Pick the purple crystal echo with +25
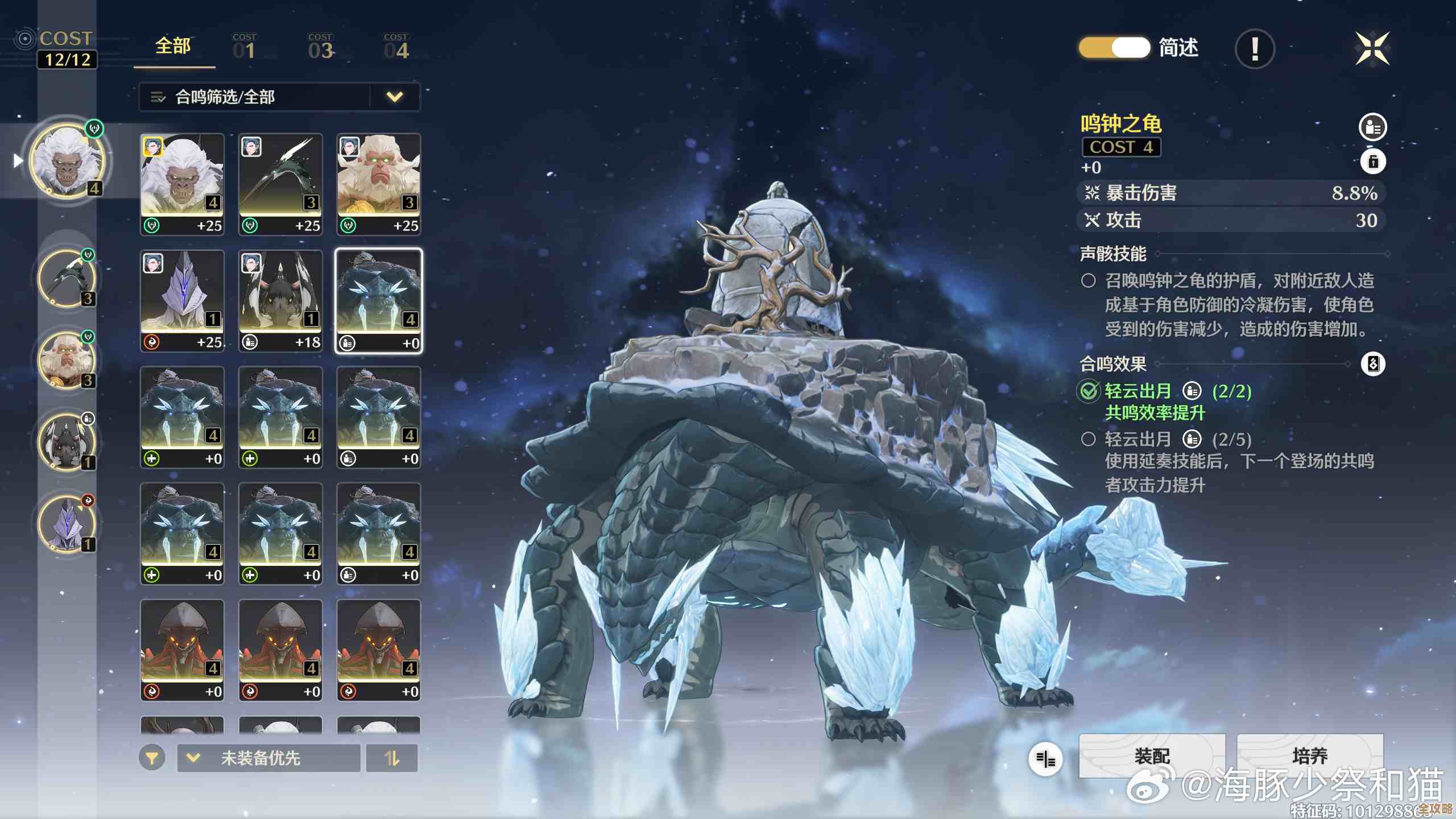This screenshot has width=1456, height=819. pos(182,301)
